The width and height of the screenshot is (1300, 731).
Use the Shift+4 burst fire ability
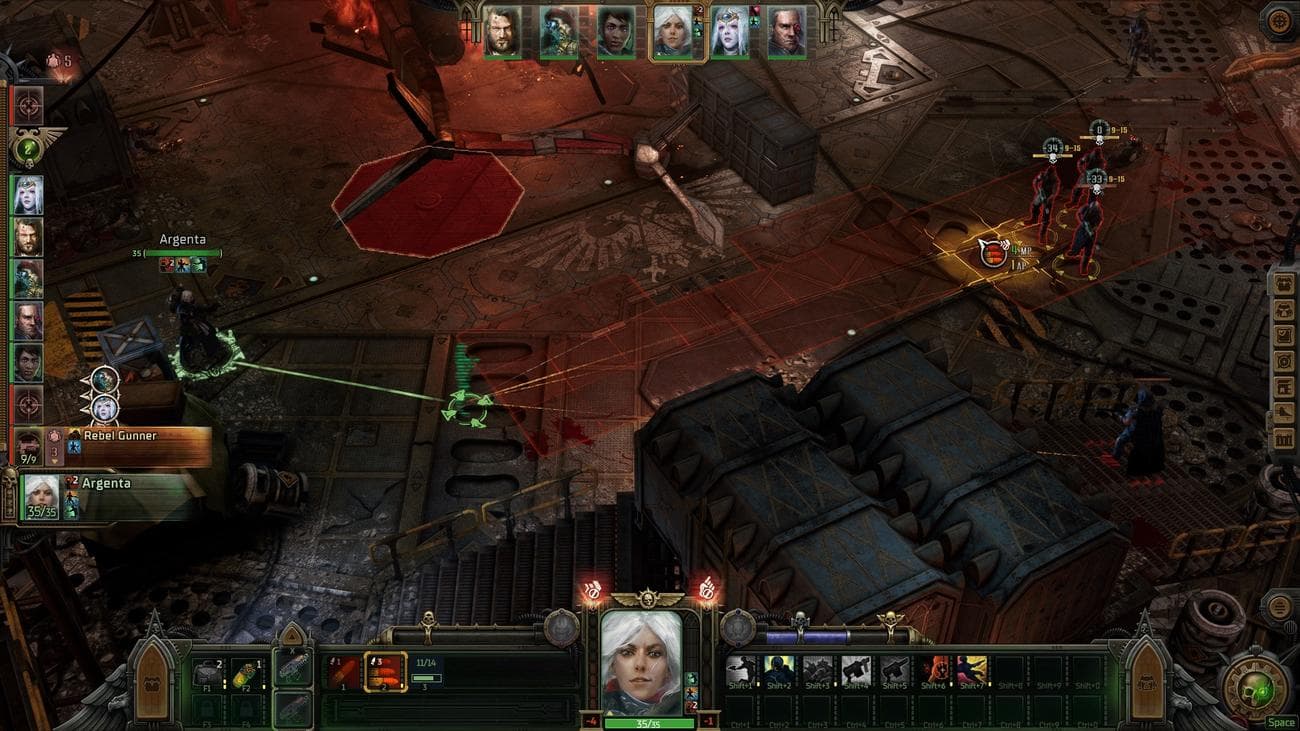[855, 668]
